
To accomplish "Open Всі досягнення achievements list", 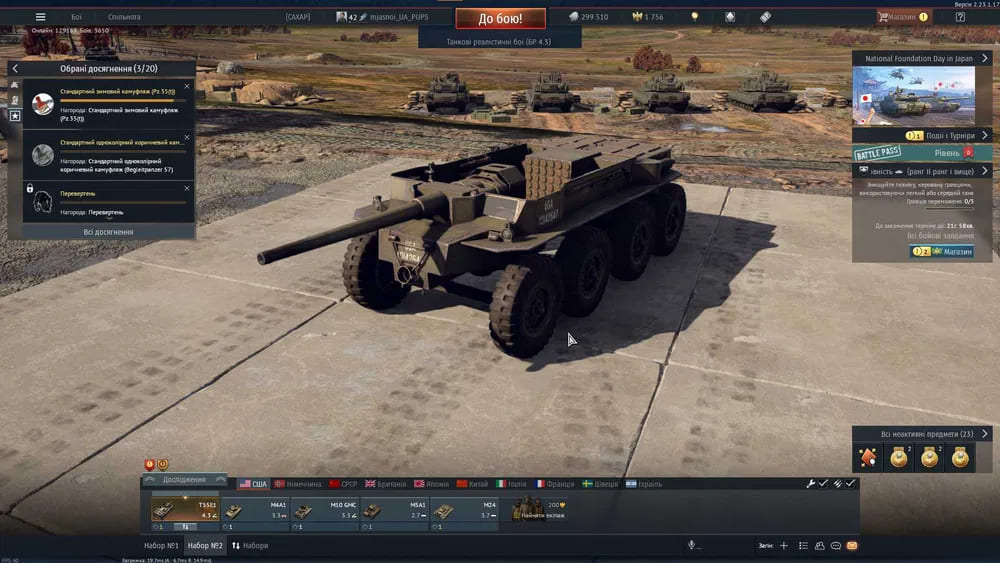I will pos(108,232).
